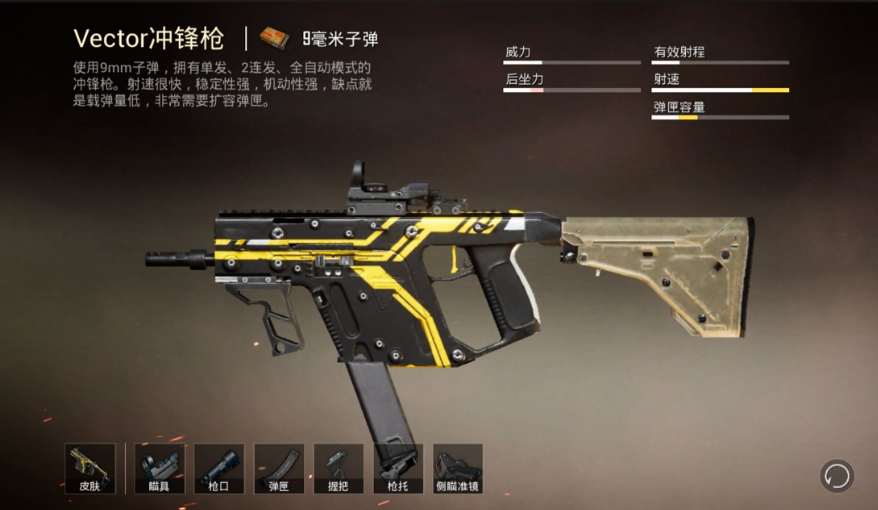The image size is (878, 510).
Task: Open the 侧瞄准镜 (canted sight) slot
Action: click(458, 469)
